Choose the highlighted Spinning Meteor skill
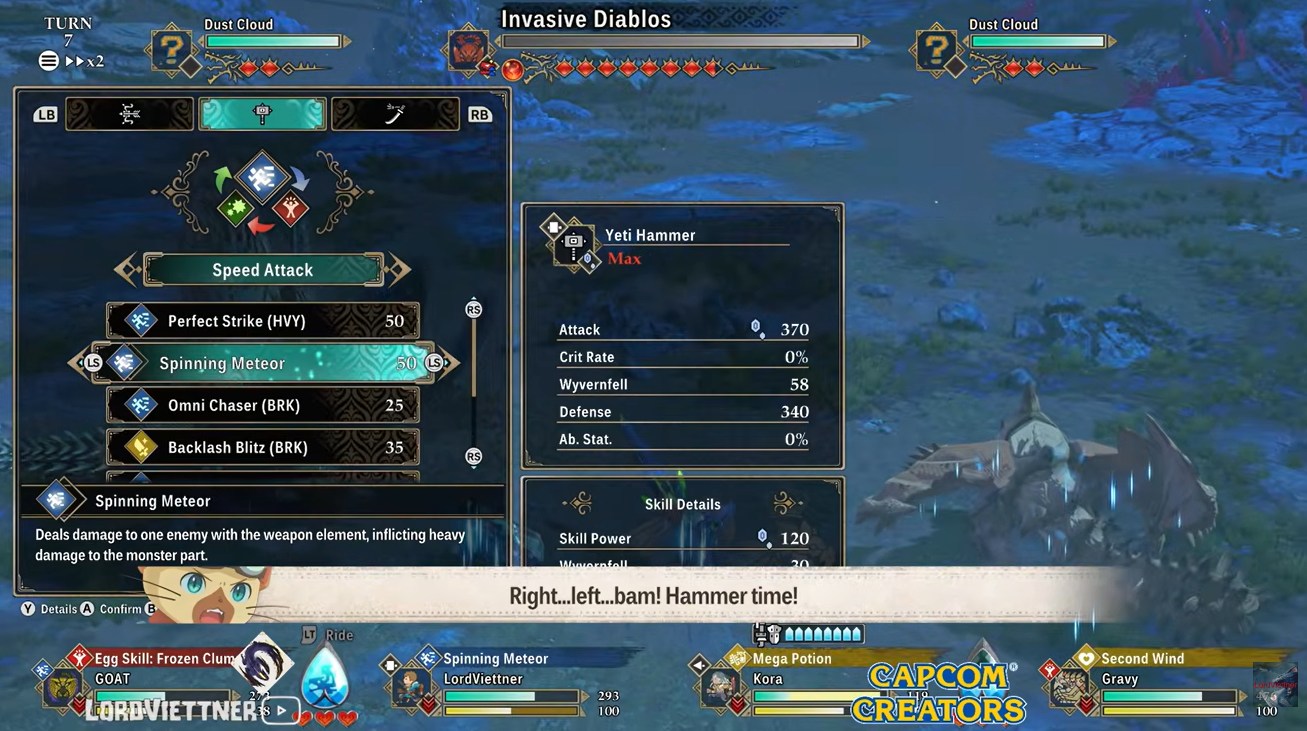Viewport: 1307px width, 731px height. coord(262,363)
